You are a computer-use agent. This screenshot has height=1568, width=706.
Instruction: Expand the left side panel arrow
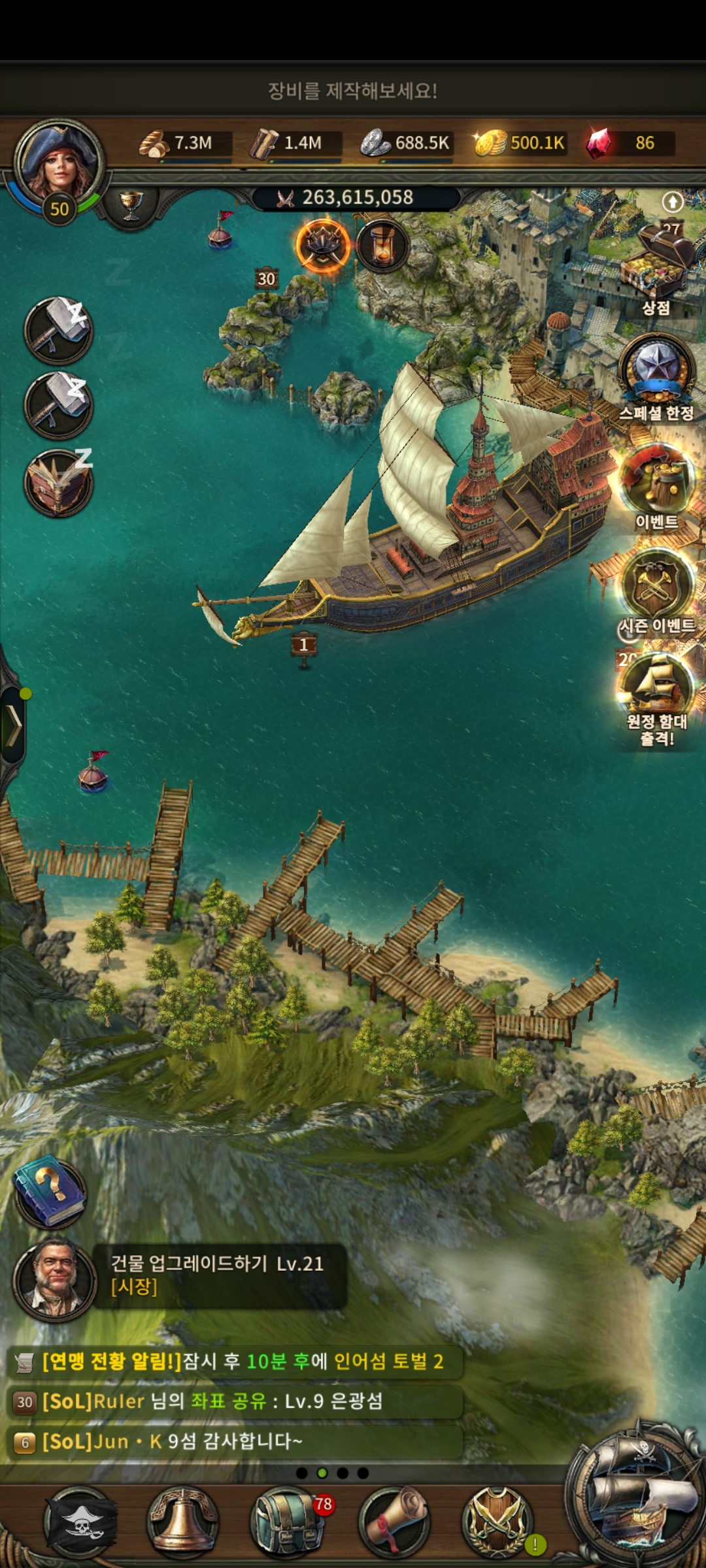click(13, 725)
